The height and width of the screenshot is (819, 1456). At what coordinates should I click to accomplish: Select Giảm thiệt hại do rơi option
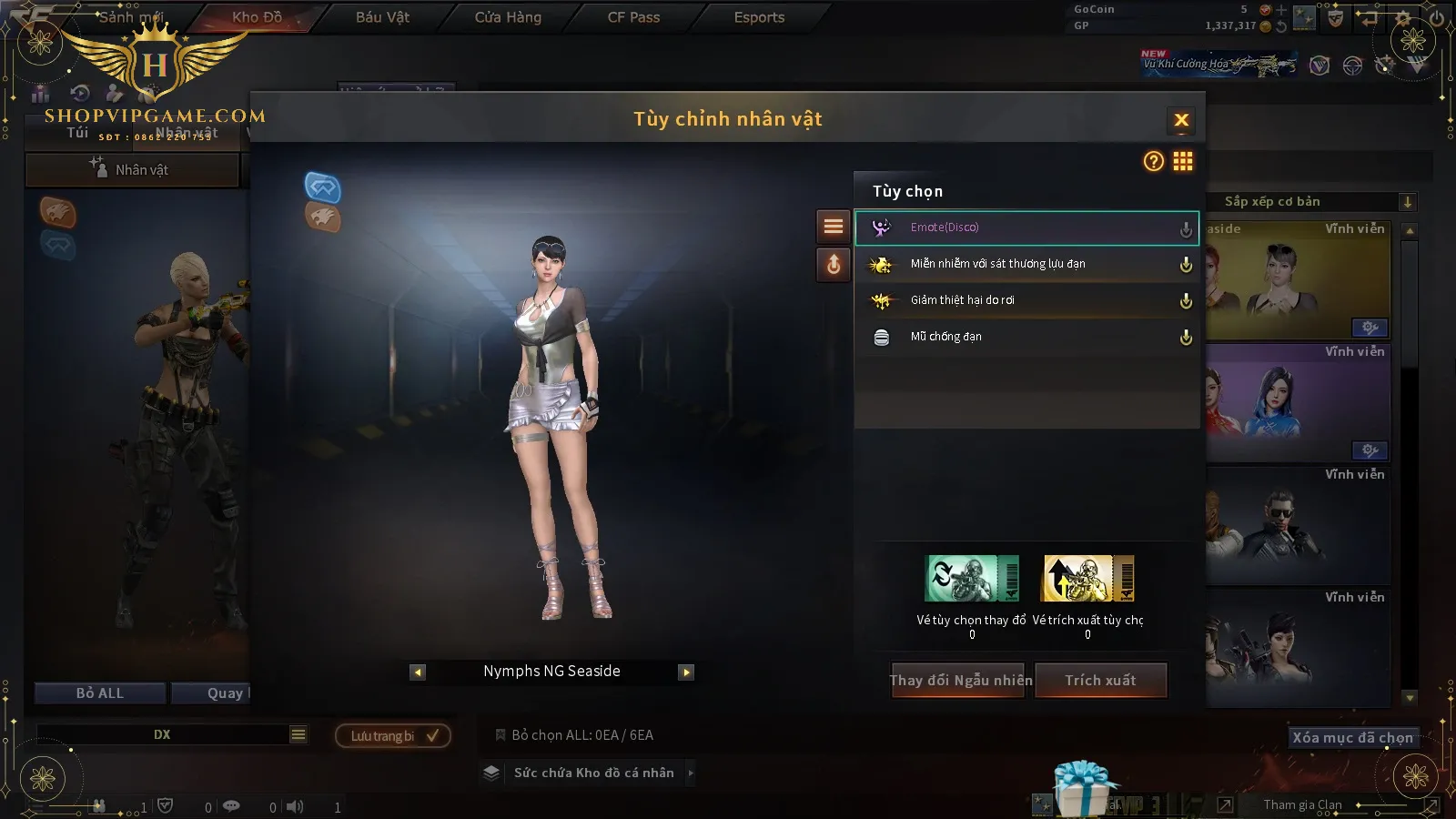click(1026, 300)
